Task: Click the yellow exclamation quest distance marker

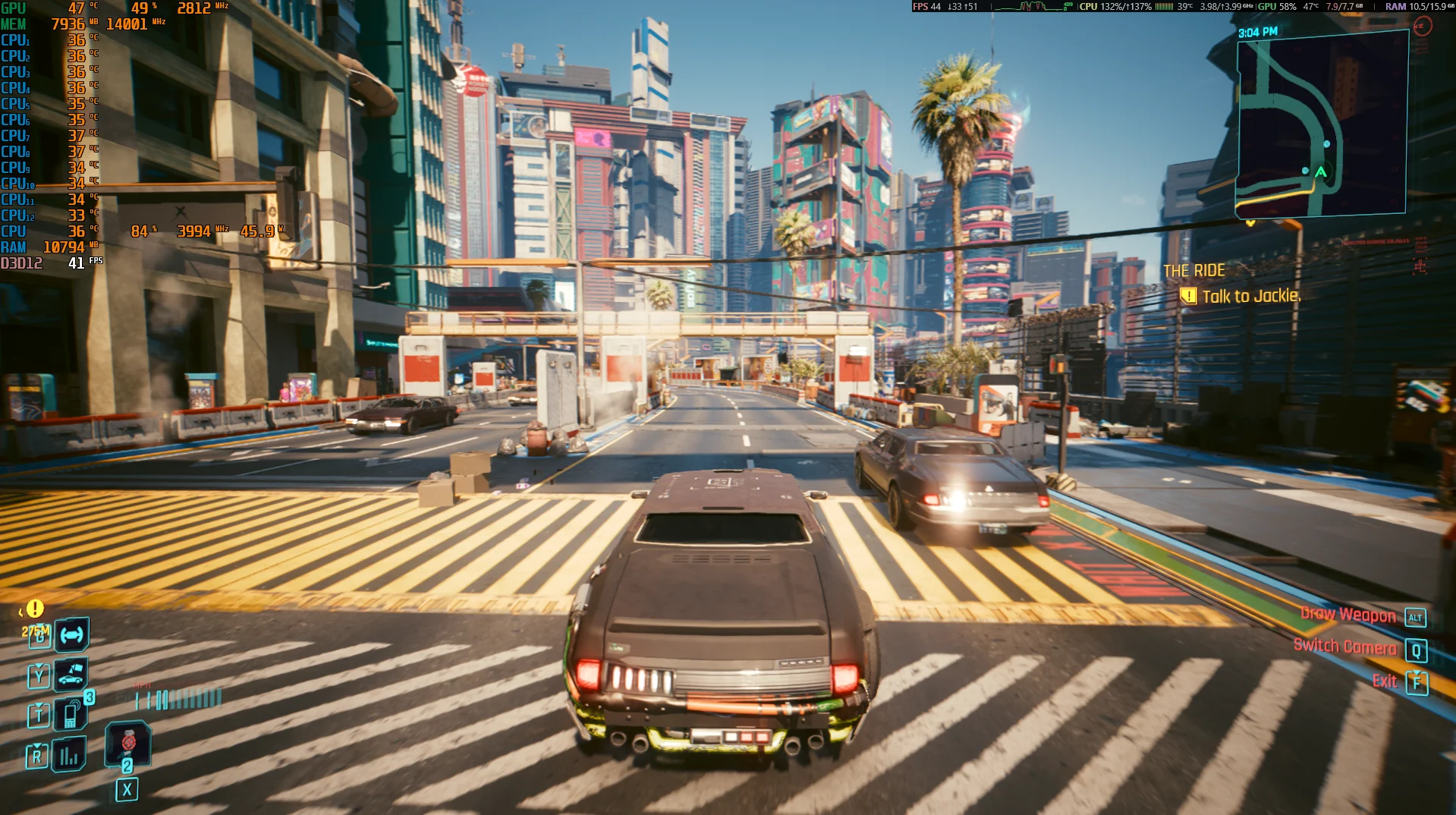Action: coord(35,609)
